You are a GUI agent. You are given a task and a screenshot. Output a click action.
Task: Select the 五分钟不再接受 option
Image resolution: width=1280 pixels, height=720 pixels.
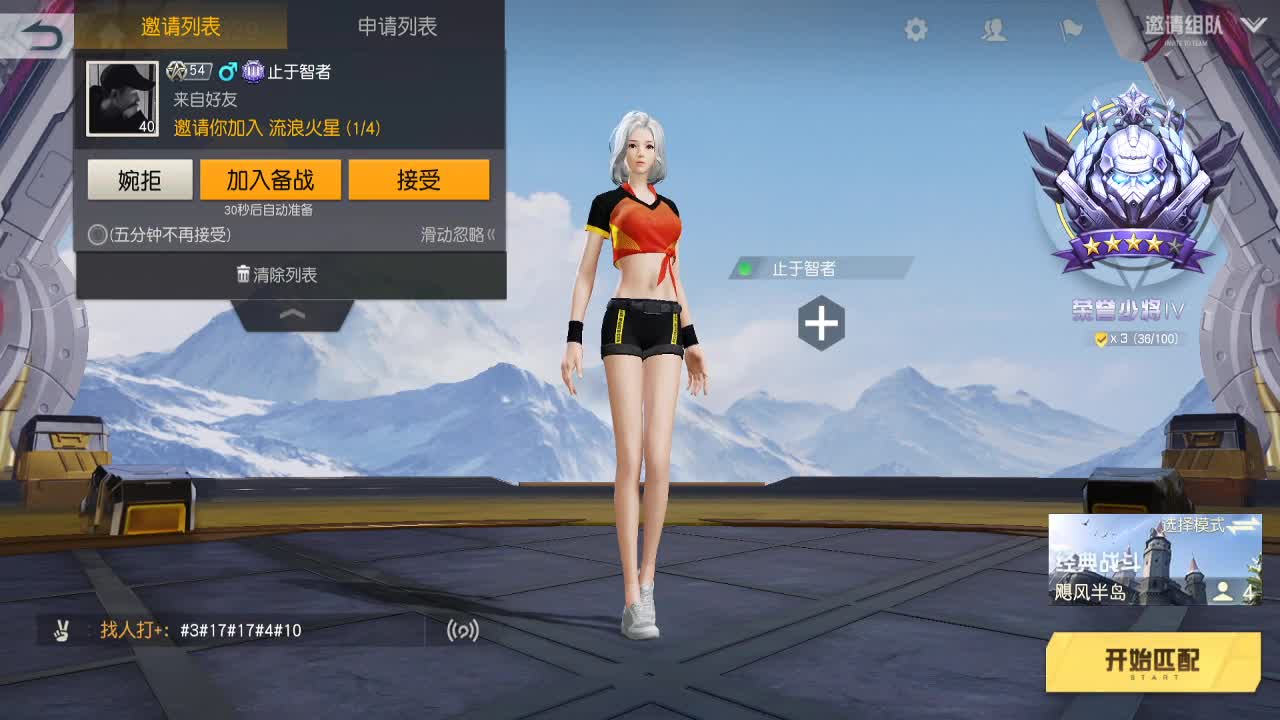coord(98,236)
